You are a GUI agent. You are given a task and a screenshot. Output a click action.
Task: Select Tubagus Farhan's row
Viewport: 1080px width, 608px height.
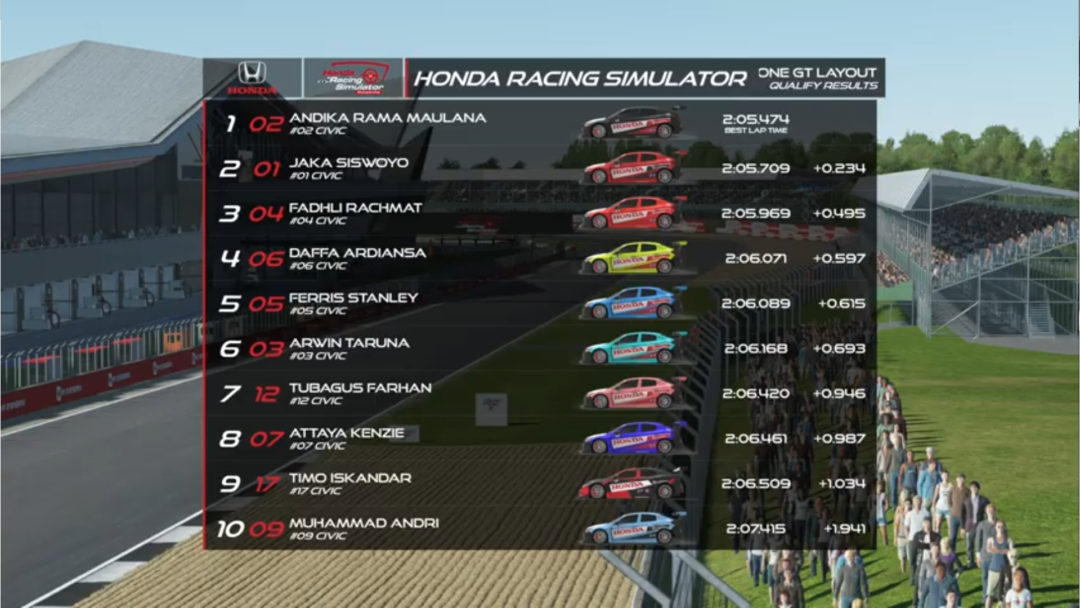pyautogui.click(x=540, y=393)
